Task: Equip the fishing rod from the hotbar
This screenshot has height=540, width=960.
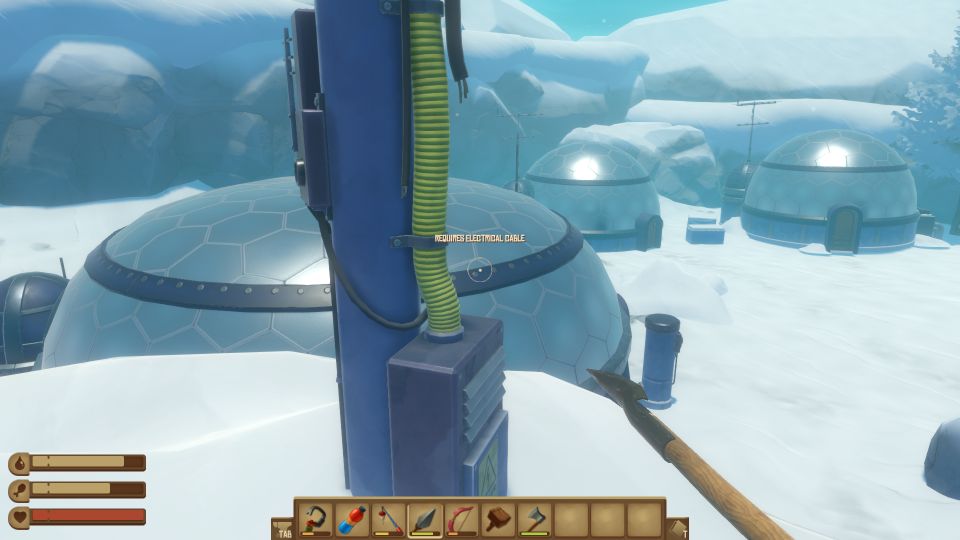Action: tap(388, 520)
